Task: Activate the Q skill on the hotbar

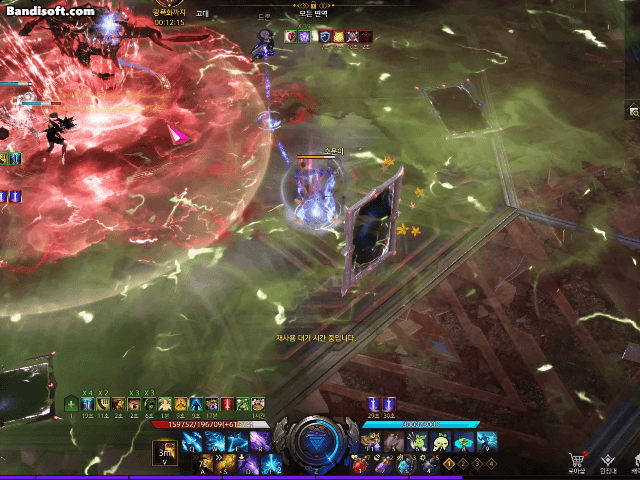Action: [x=193, y=442]
